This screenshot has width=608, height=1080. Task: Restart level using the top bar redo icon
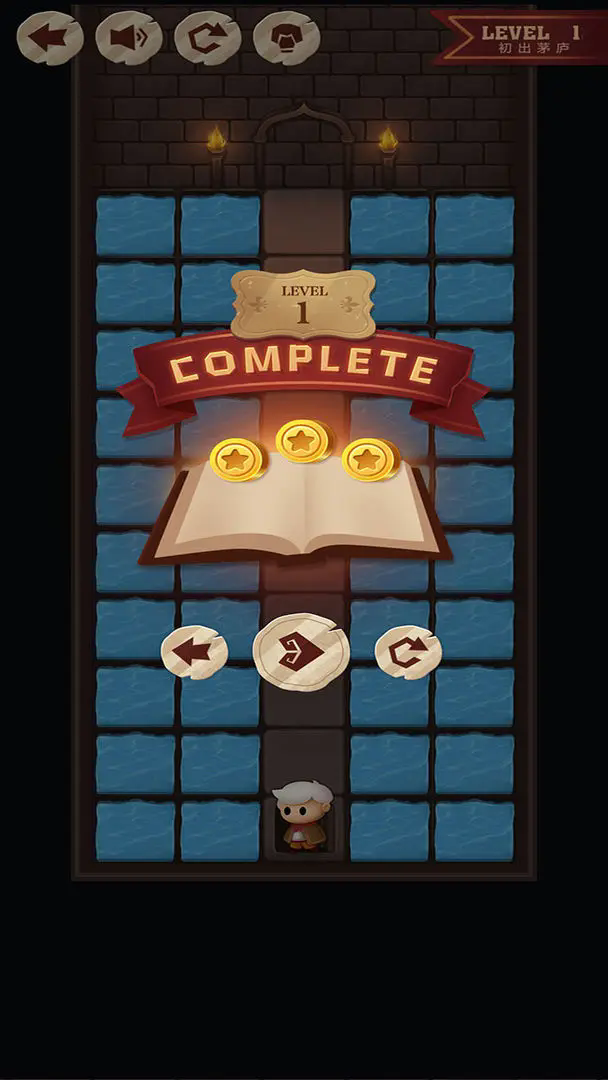click(x=207, y=38)
